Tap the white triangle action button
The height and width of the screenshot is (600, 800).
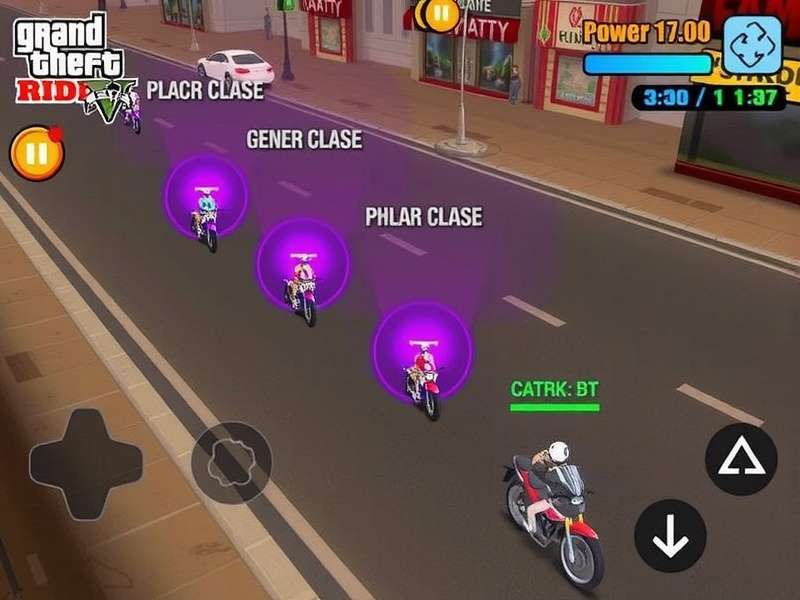point(741,459)
